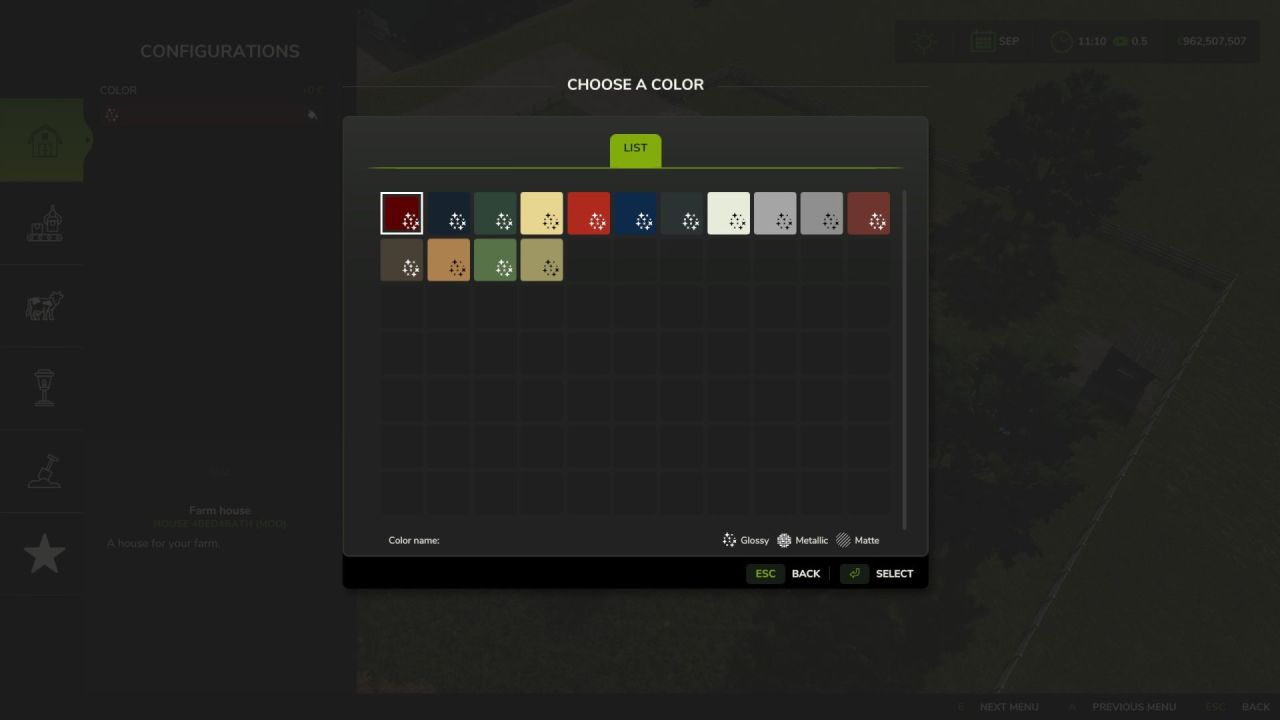Open the production buildings category in sidebar
The image size is (1280, 720).
42,224
